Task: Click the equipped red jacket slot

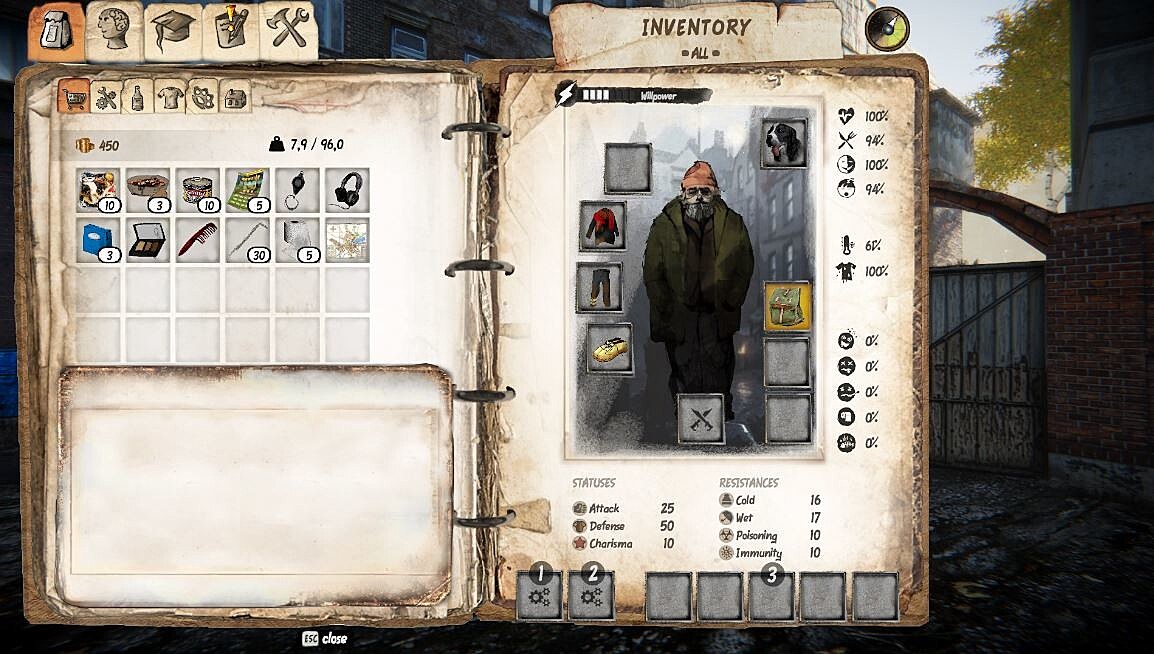Action: click(x=603, y=226)
